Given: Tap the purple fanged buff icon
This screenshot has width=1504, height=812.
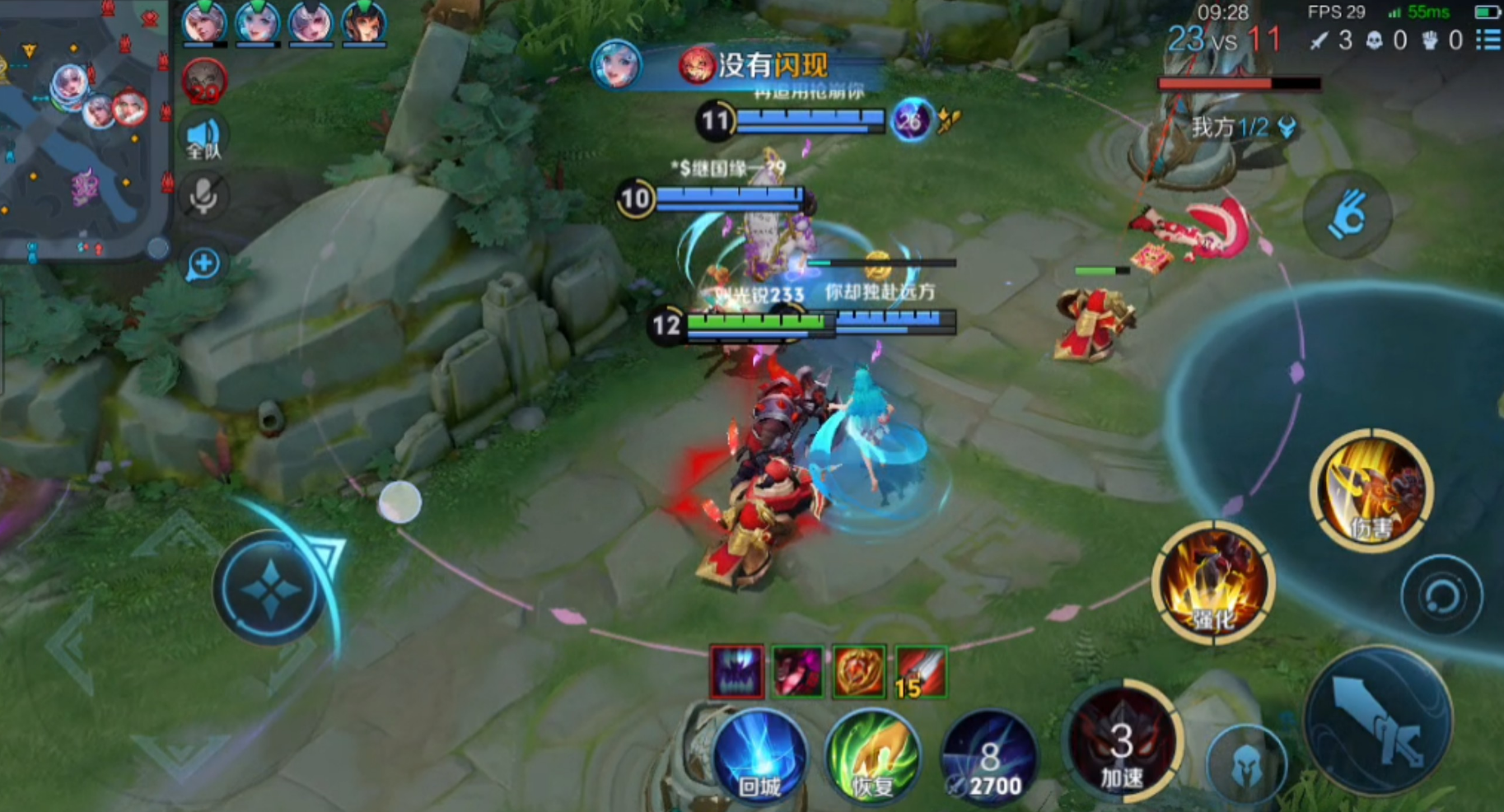Looking at the screenshot, I should click(737, 671).
